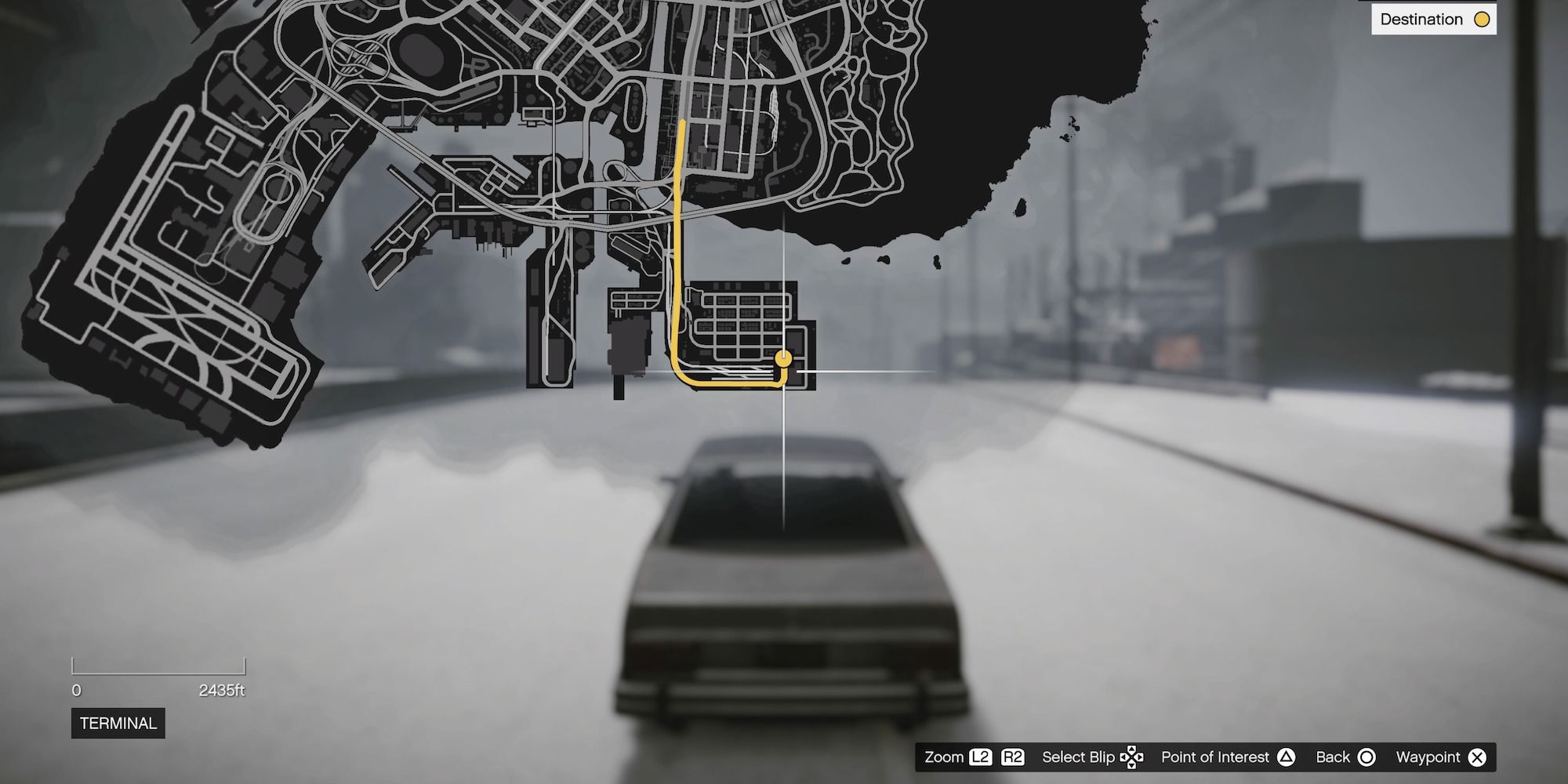Select the TERMINAL location label
Screen dimensions: 1568x784
[118, 724]
